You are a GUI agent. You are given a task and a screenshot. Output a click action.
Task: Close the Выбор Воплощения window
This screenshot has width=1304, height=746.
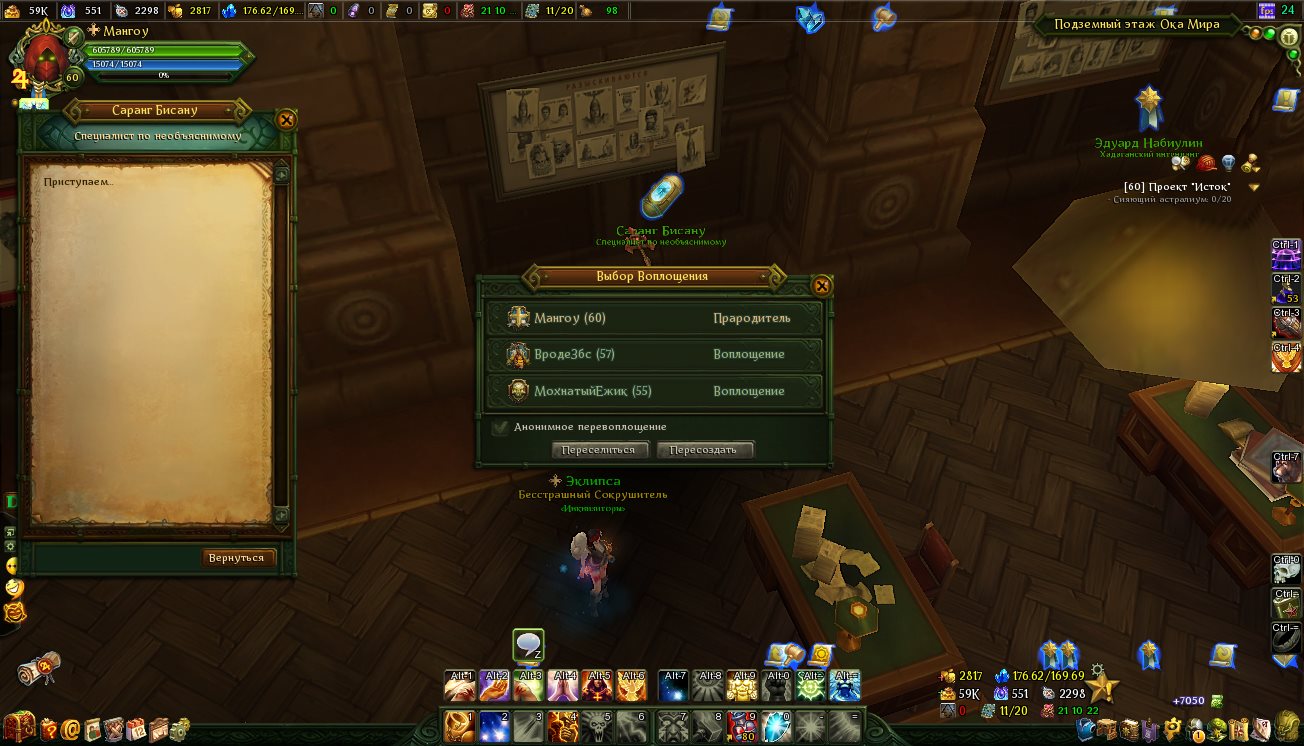(822, 286)
